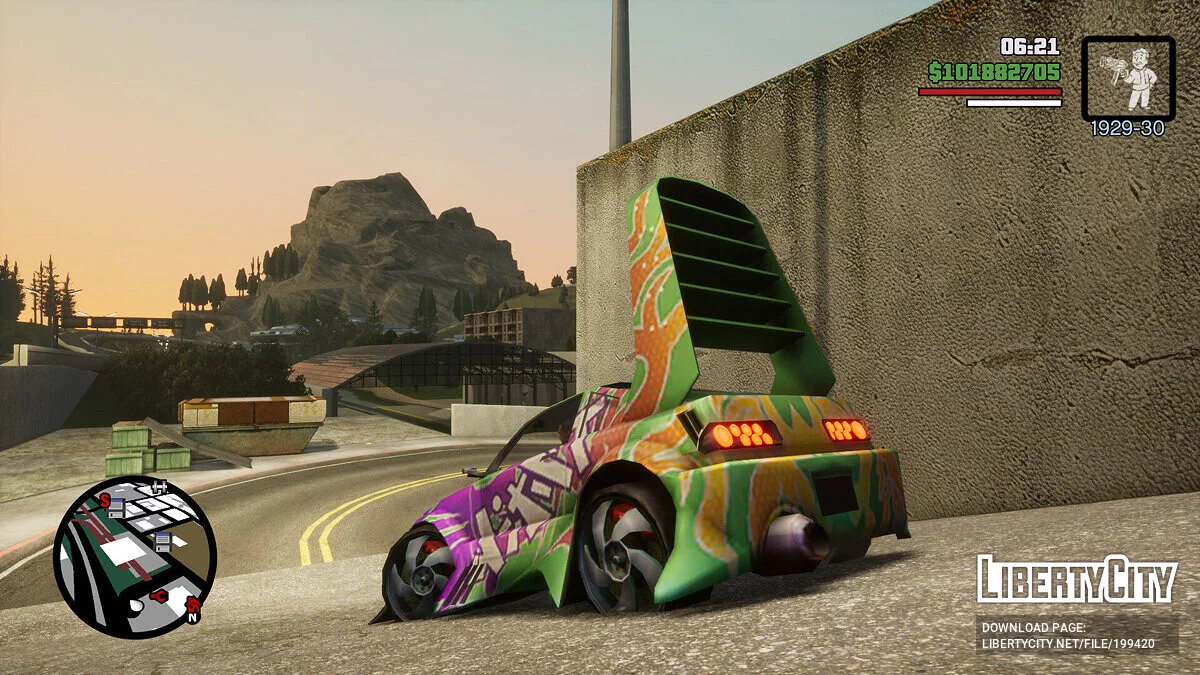Click the N north indicator on minimap
The image size is (1200, 675).
[x=192, y=616]
